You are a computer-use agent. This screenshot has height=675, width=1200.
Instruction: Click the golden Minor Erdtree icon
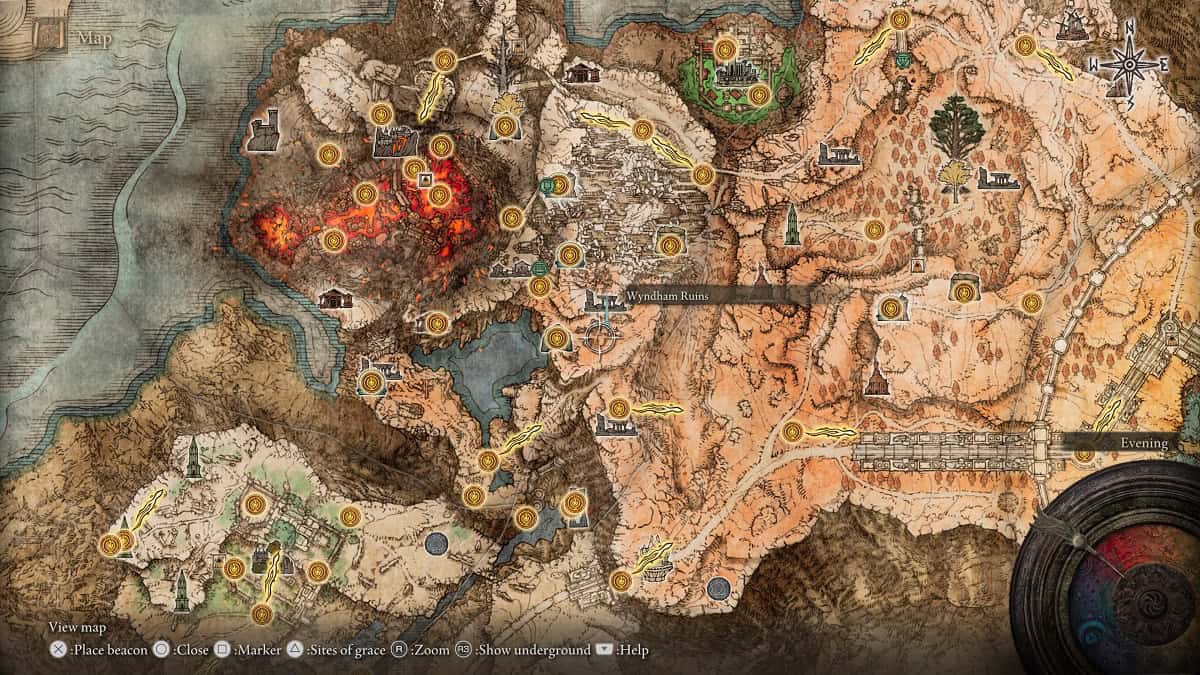click(946, 178)
